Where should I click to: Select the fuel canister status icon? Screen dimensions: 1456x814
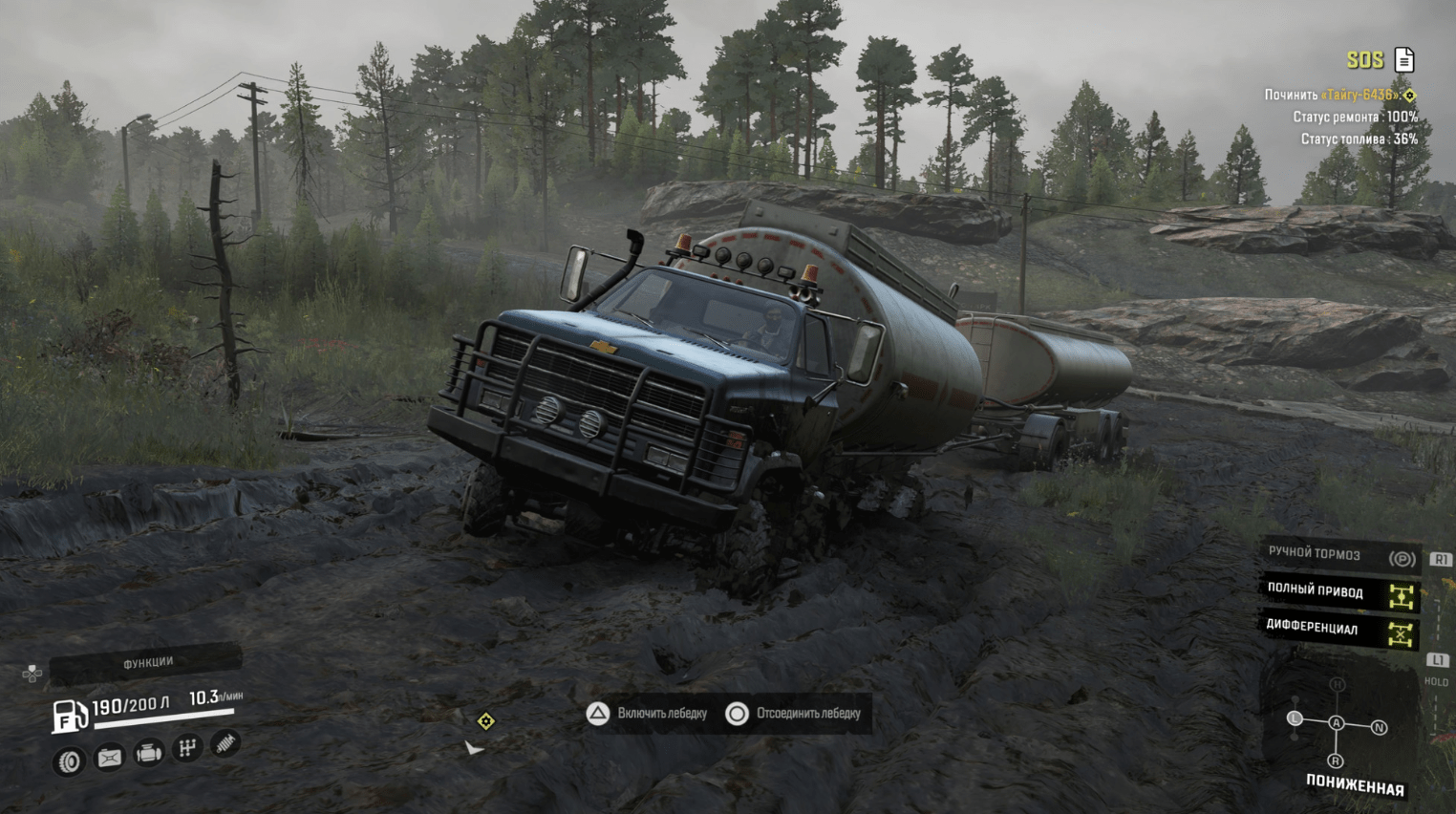[x=110, y=758]
